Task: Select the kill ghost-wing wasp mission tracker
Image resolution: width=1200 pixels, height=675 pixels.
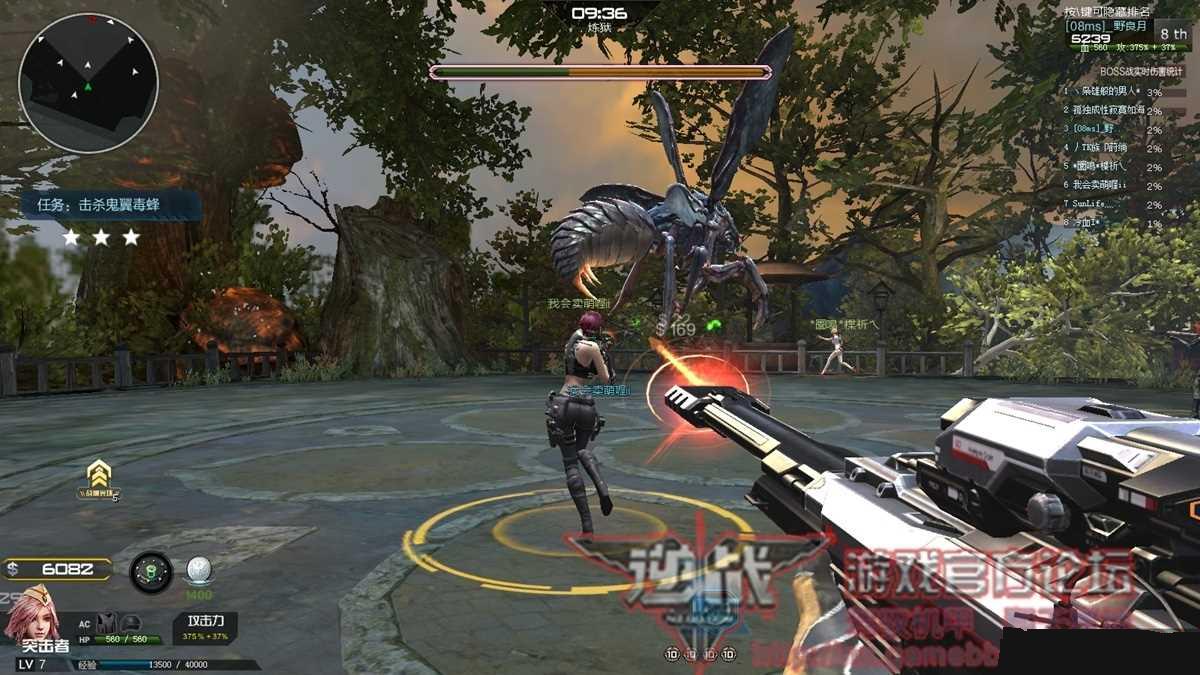Action: pos(112,205)
